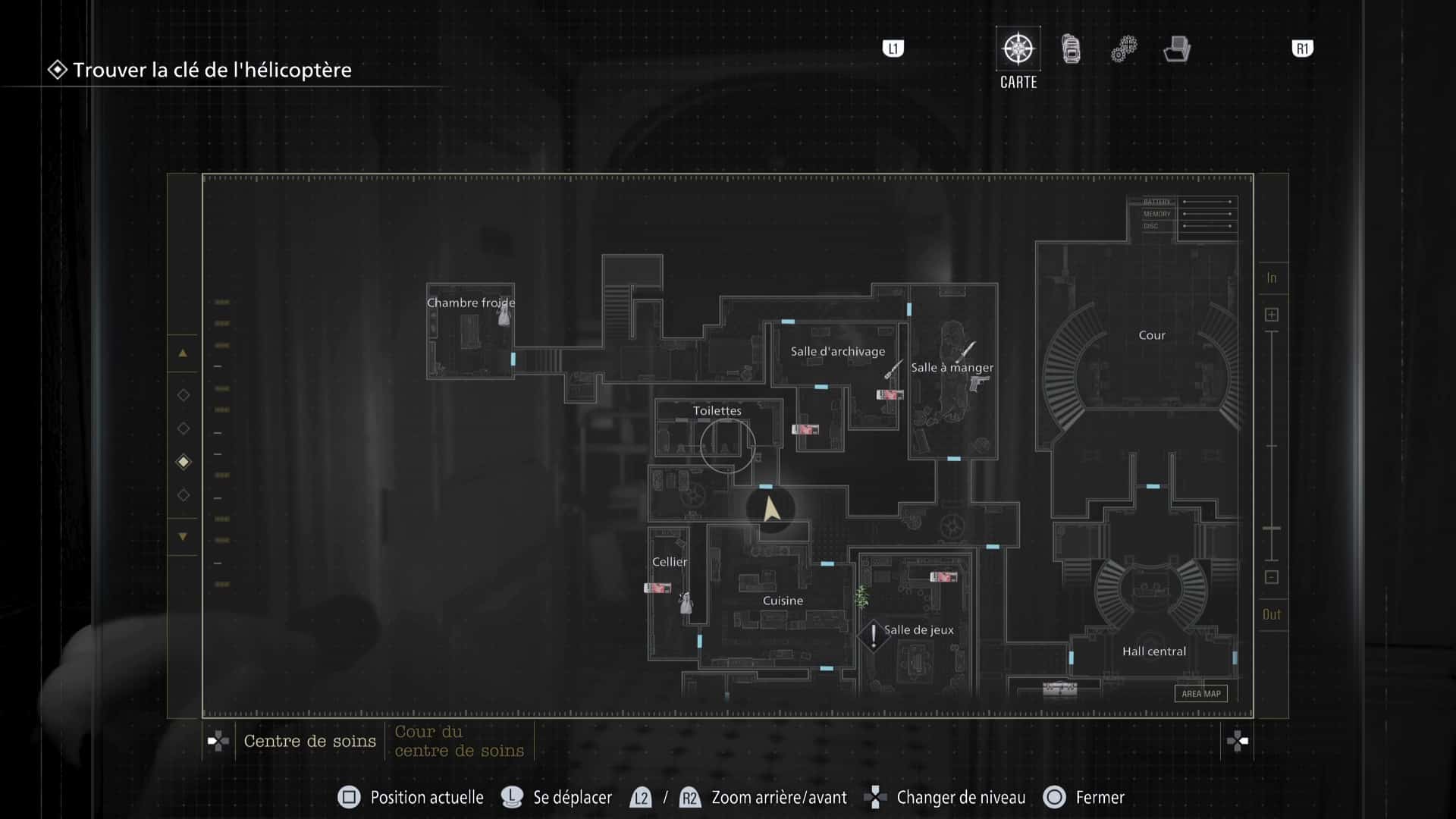The width and height of the screenshot is (1456, 819).
Task: Select the highlighted floor diamond on the level selector
Action: point(183,462)
